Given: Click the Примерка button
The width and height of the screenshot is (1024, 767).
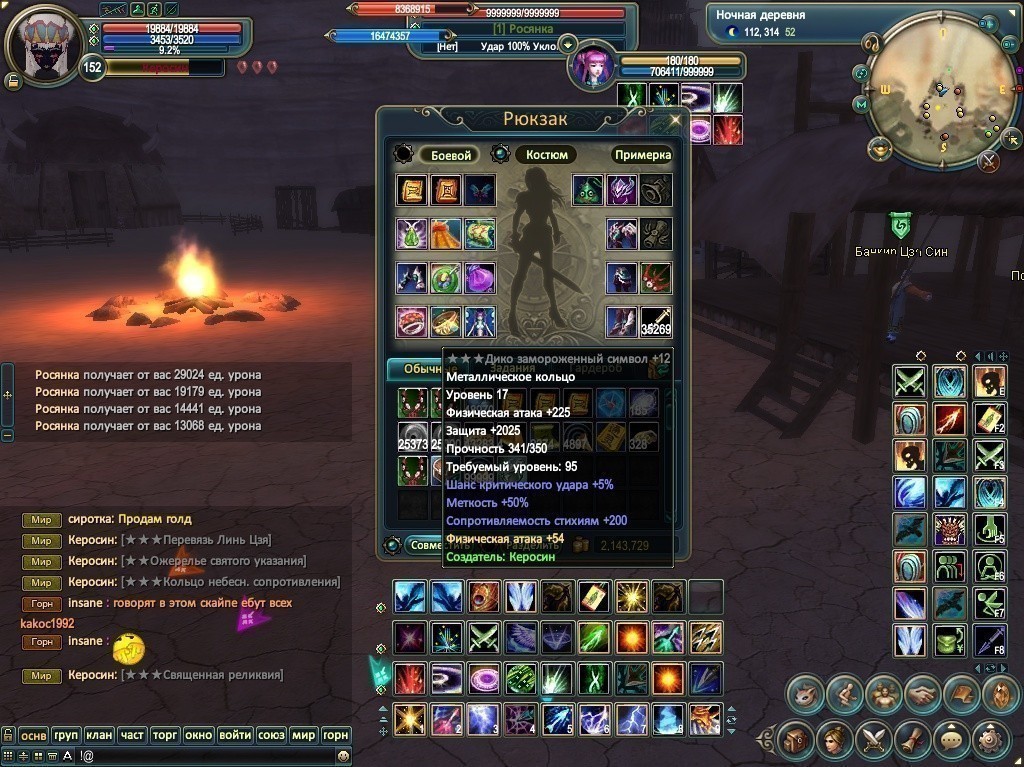Looking at the screenshot, I should point(642,155).
